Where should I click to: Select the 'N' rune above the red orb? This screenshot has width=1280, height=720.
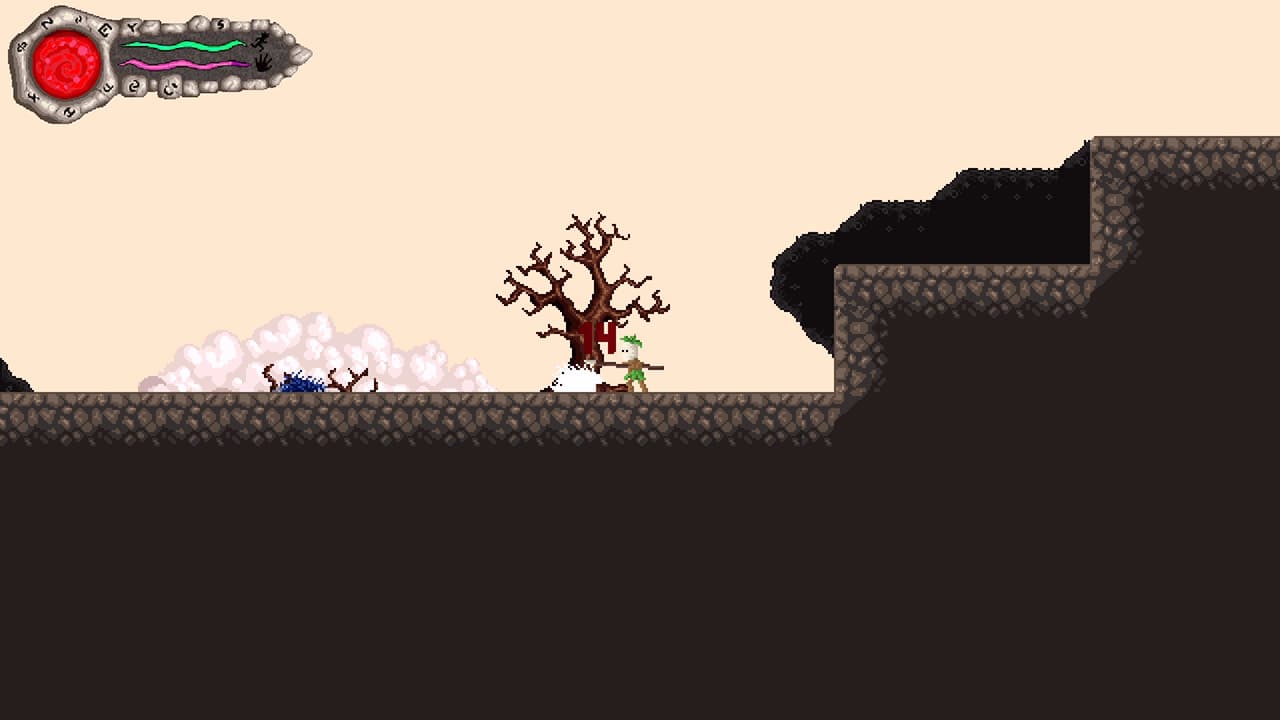coord(45,24)
